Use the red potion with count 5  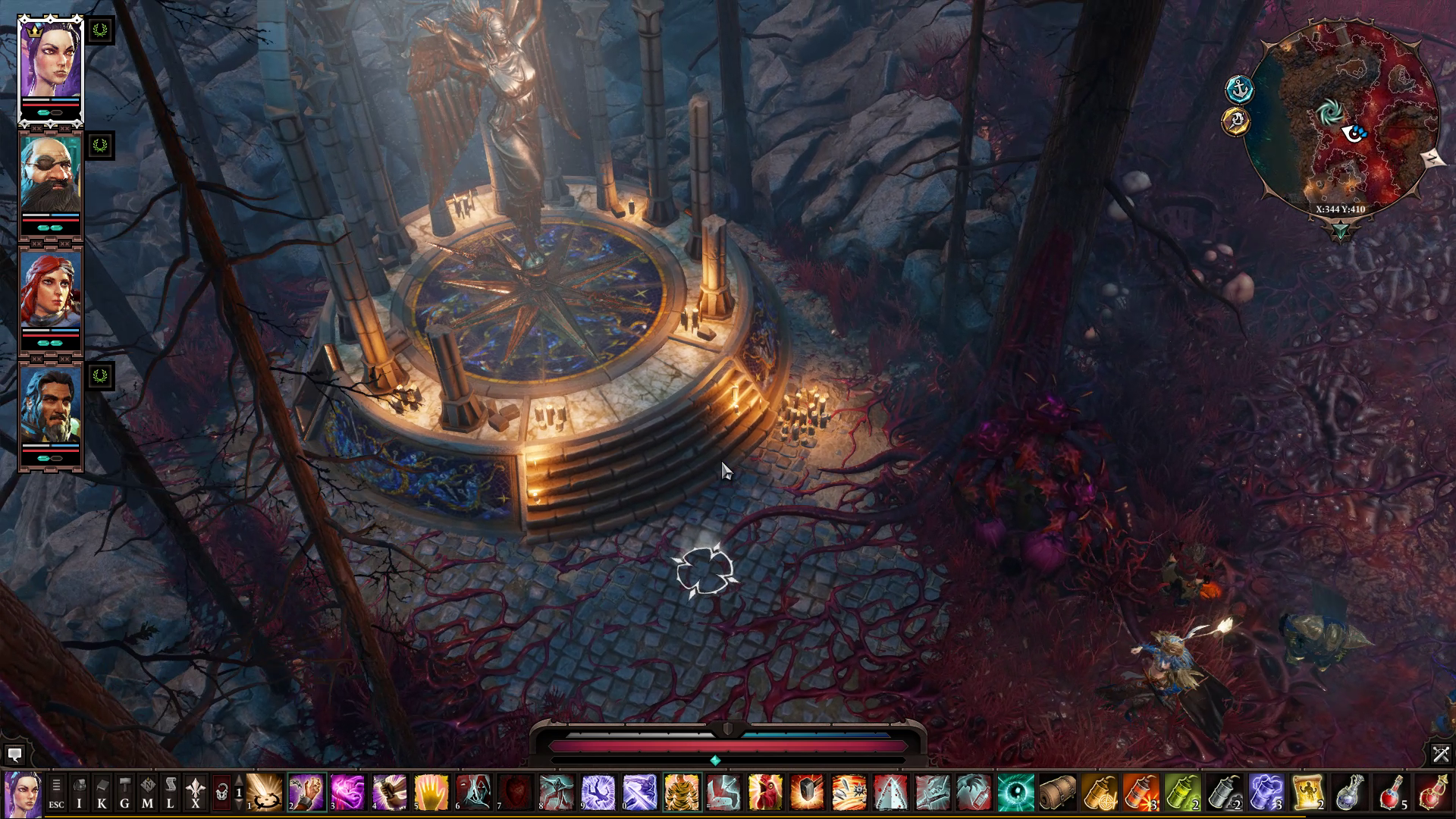coord(1390,793)
